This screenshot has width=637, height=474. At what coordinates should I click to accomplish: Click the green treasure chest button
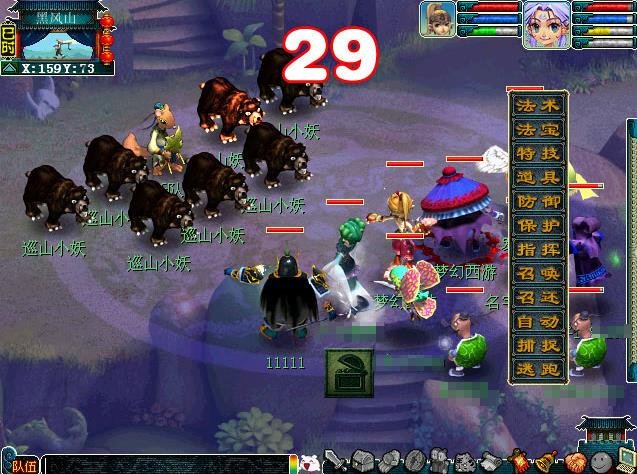[x=349, y=372]
